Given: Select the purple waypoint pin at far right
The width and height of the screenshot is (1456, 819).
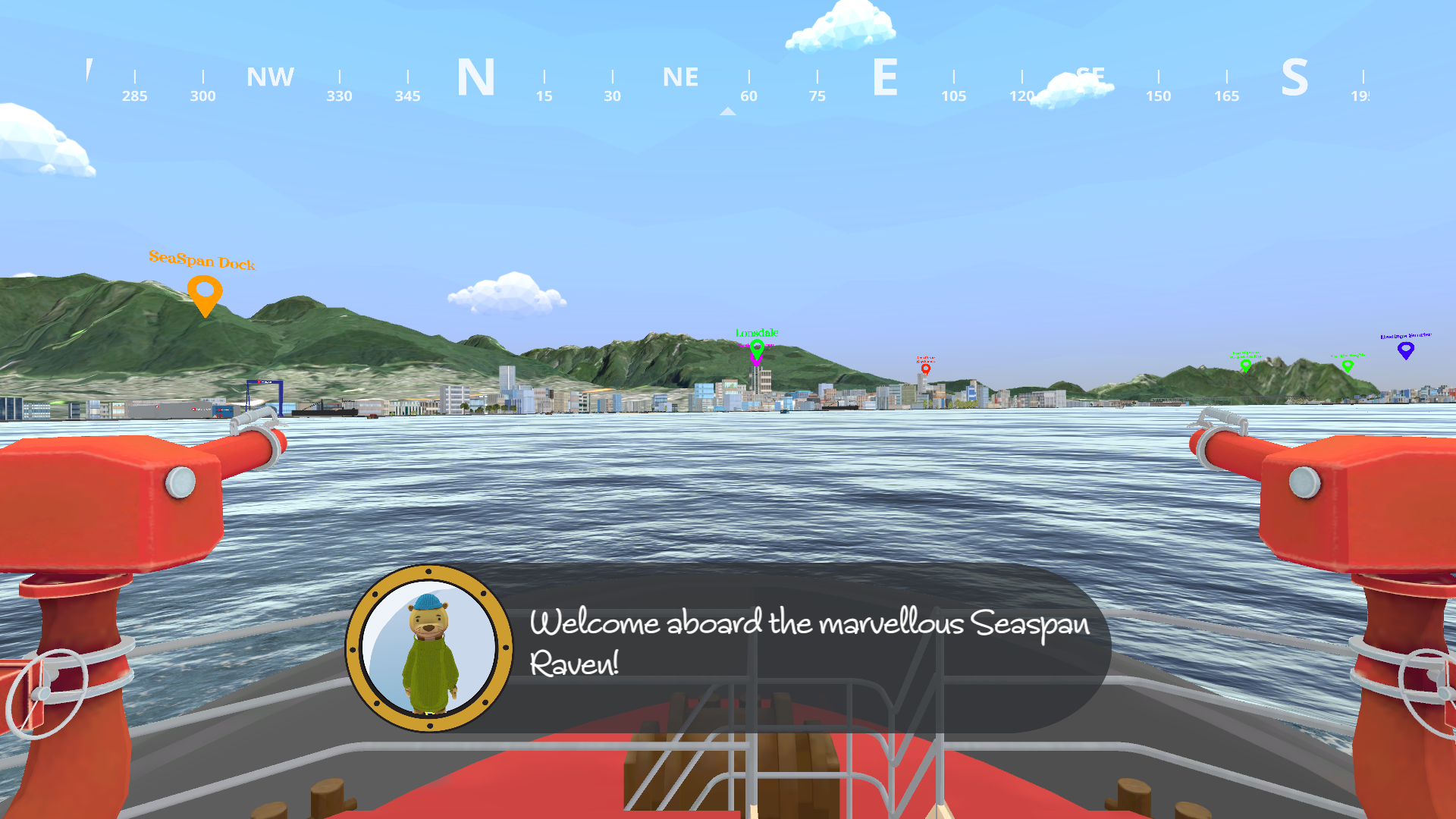Looking at the screenshot, I should tap(1407, 350).
